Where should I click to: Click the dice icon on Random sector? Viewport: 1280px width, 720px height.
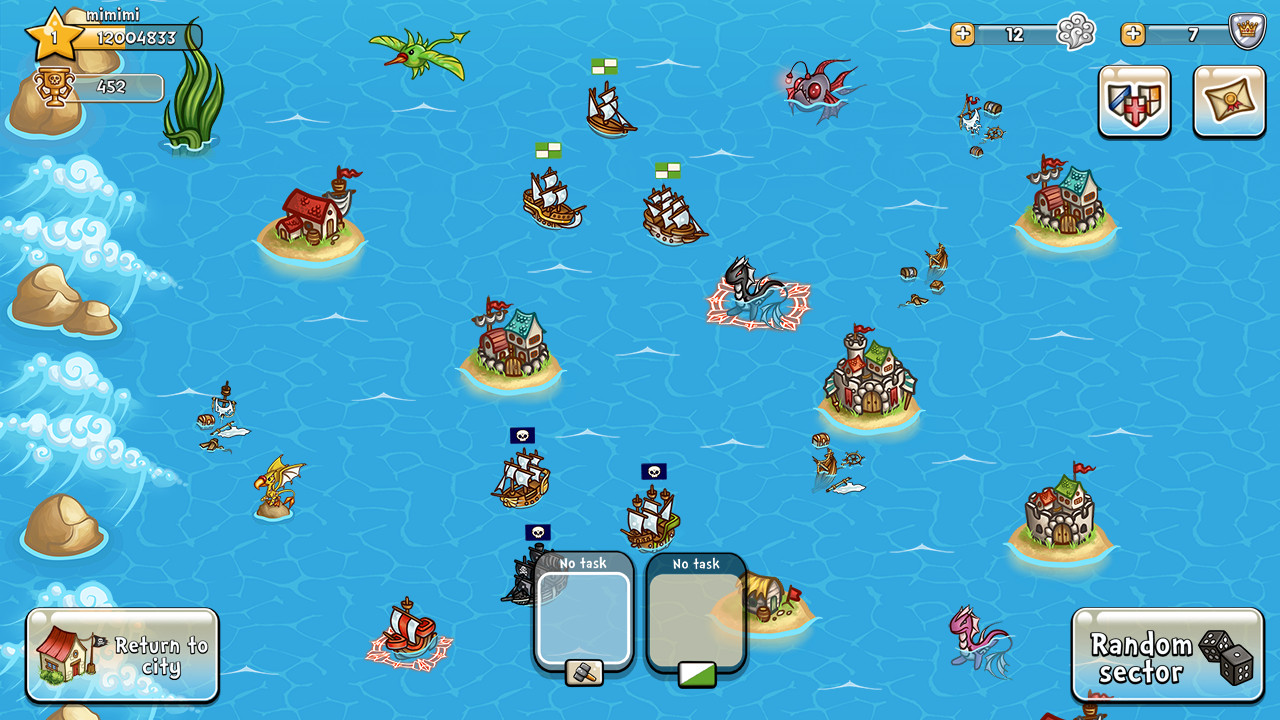(x=1227, y=657)
